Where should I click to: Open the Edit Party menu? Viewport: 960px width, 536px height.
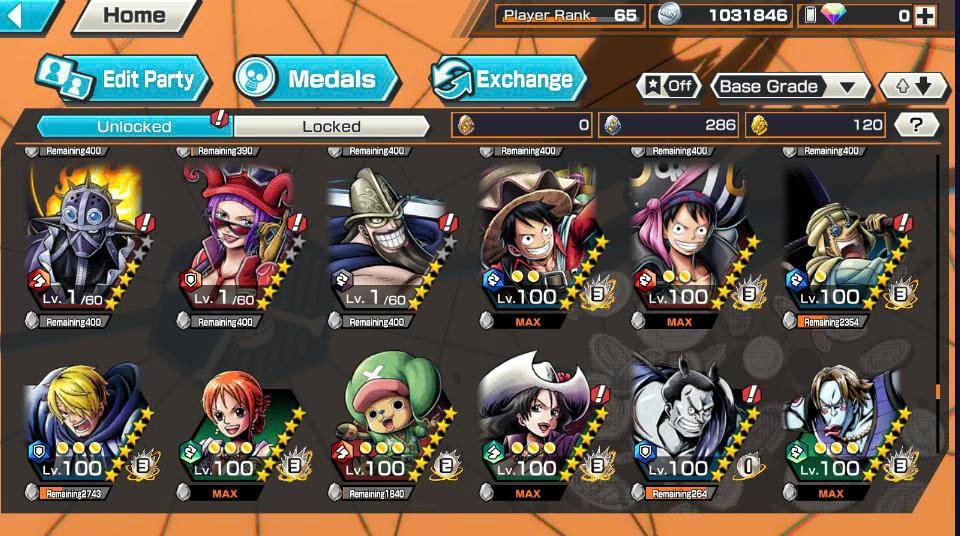[x=123, y=79]
